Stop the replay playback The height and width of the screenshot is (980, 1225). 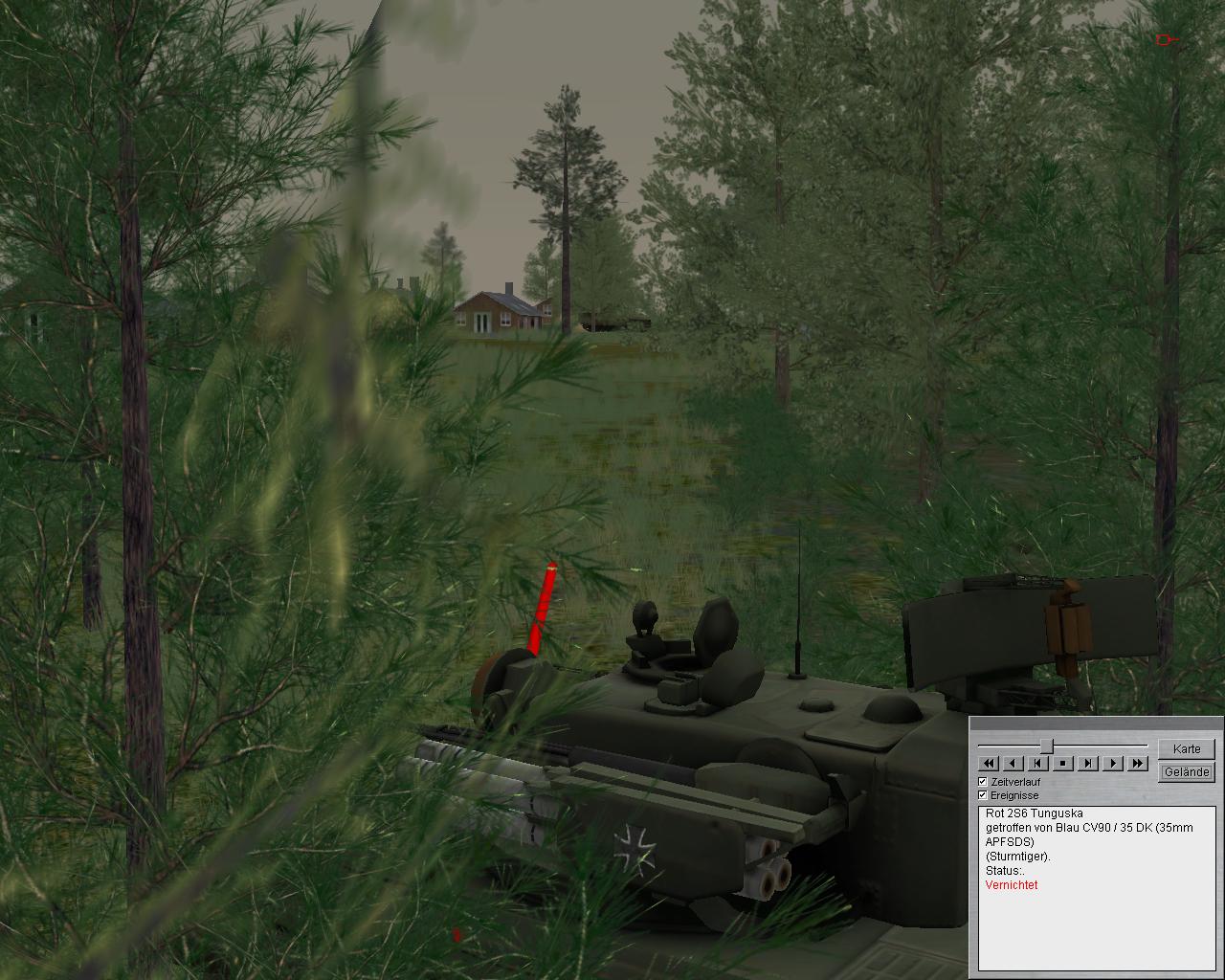point(1063,763)
